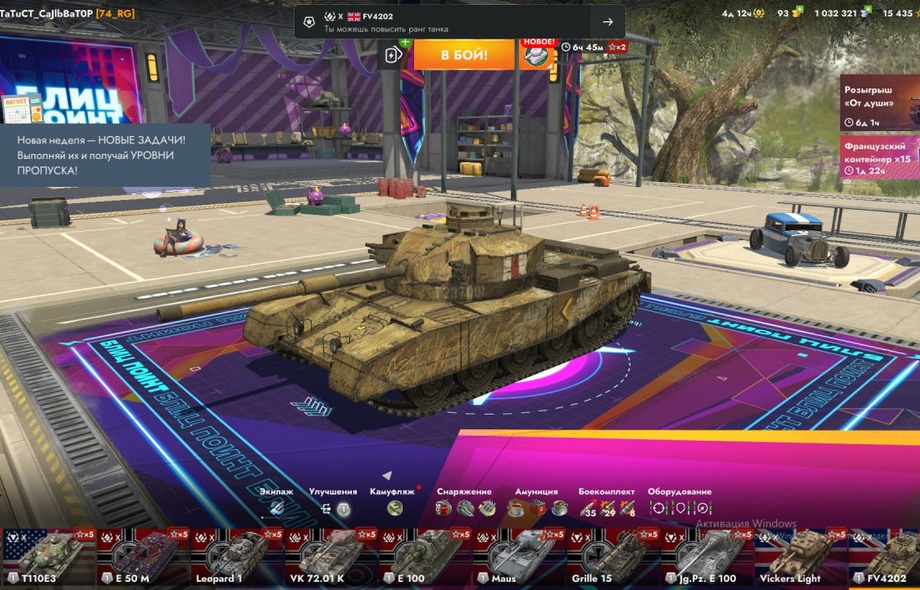Select the Grille 15 tank card
This screenshot has width=920, height=590.
point(611,557)
